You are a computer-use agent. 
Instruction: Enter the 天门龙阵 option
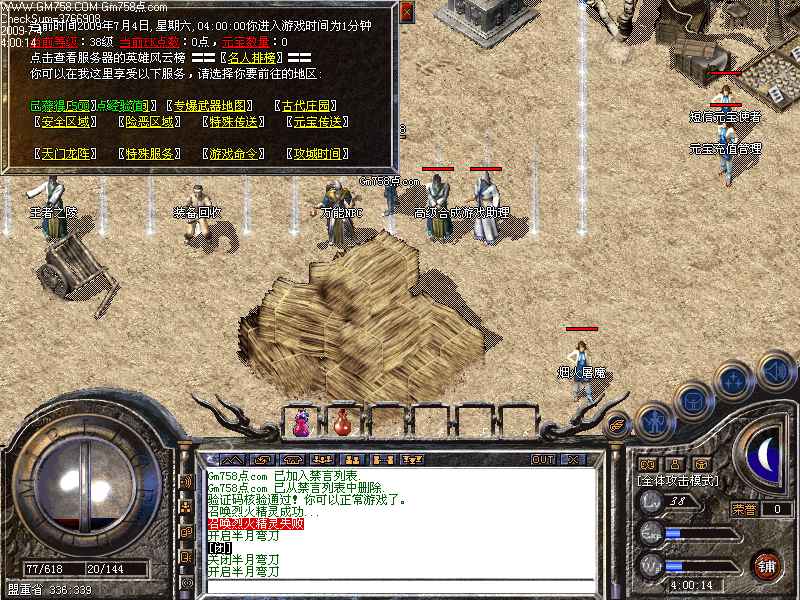(65, 154)
